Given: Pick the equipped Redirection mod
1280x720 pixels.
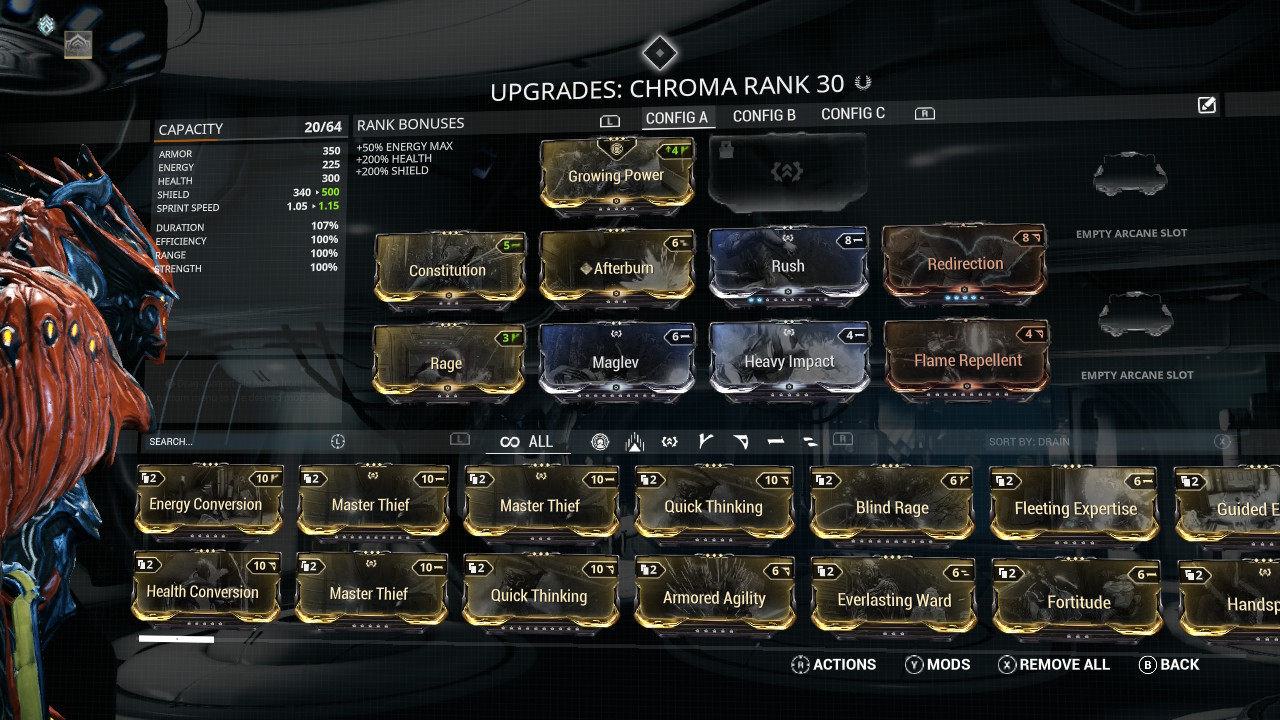Looking at the screenshot, I should (965, 264).
